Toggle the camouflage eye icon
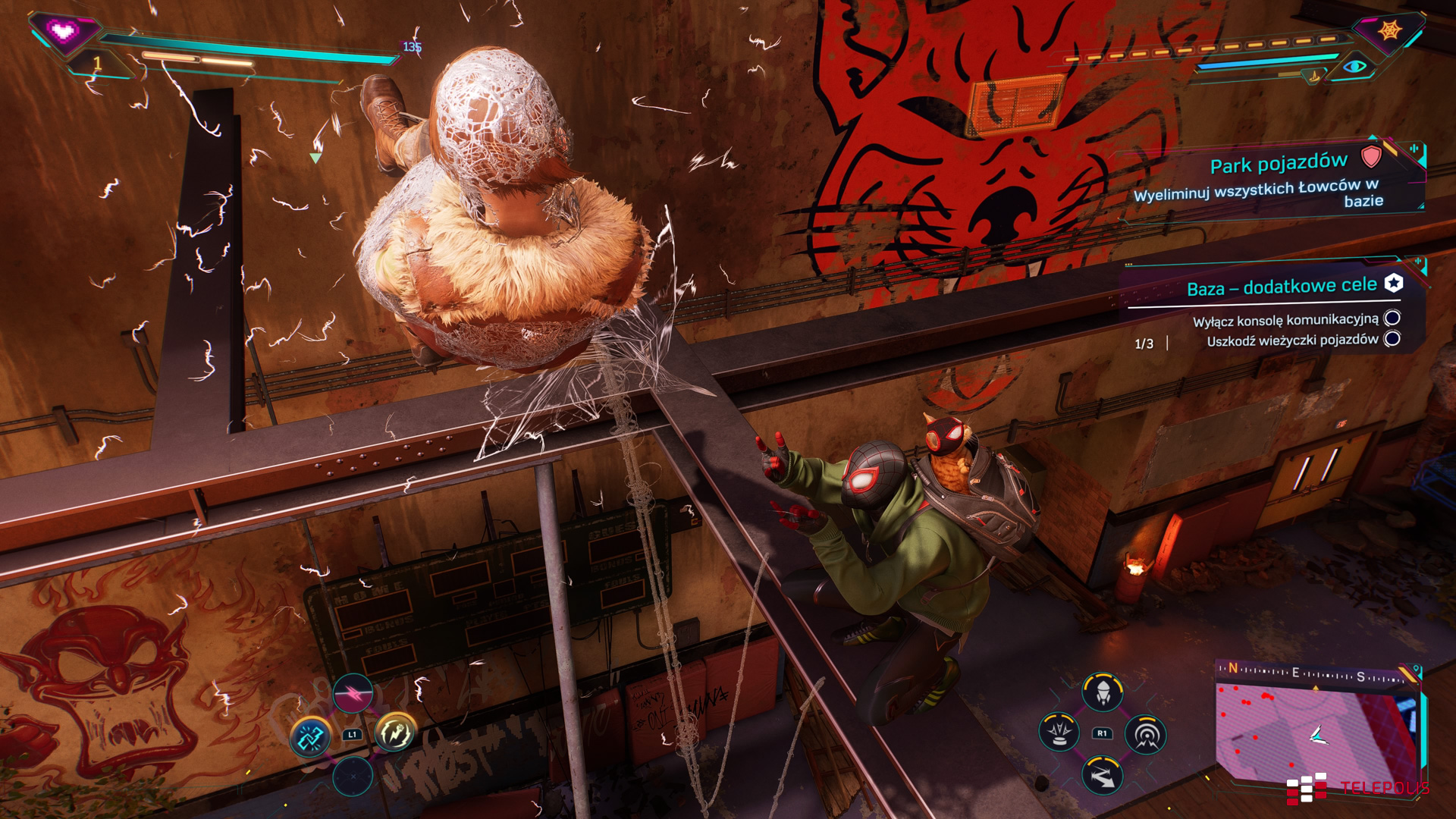Image resolution: width=1456 pixels, height=819 pixels. tap(1354, 67)
